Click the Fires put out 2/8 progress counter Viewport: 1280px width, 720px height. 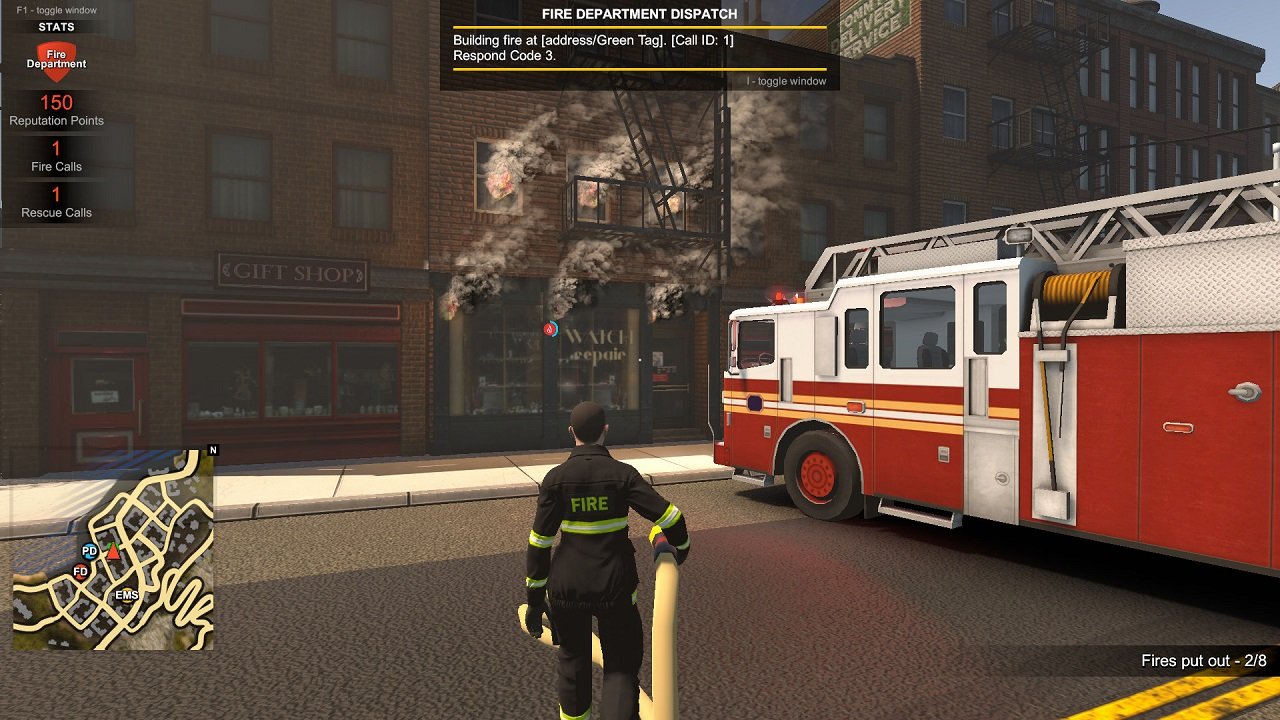click(1203, 659)
